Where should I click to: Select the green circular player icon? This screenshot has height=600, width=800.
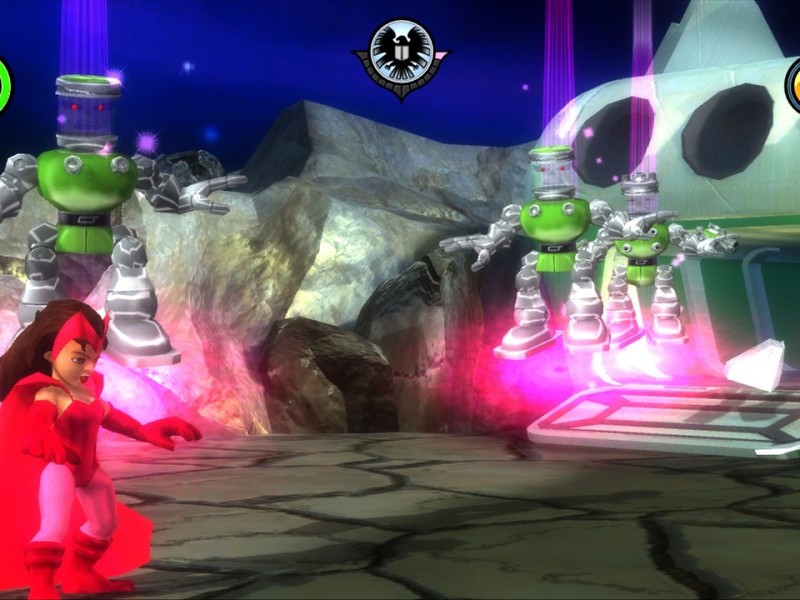tap(4, 86)
